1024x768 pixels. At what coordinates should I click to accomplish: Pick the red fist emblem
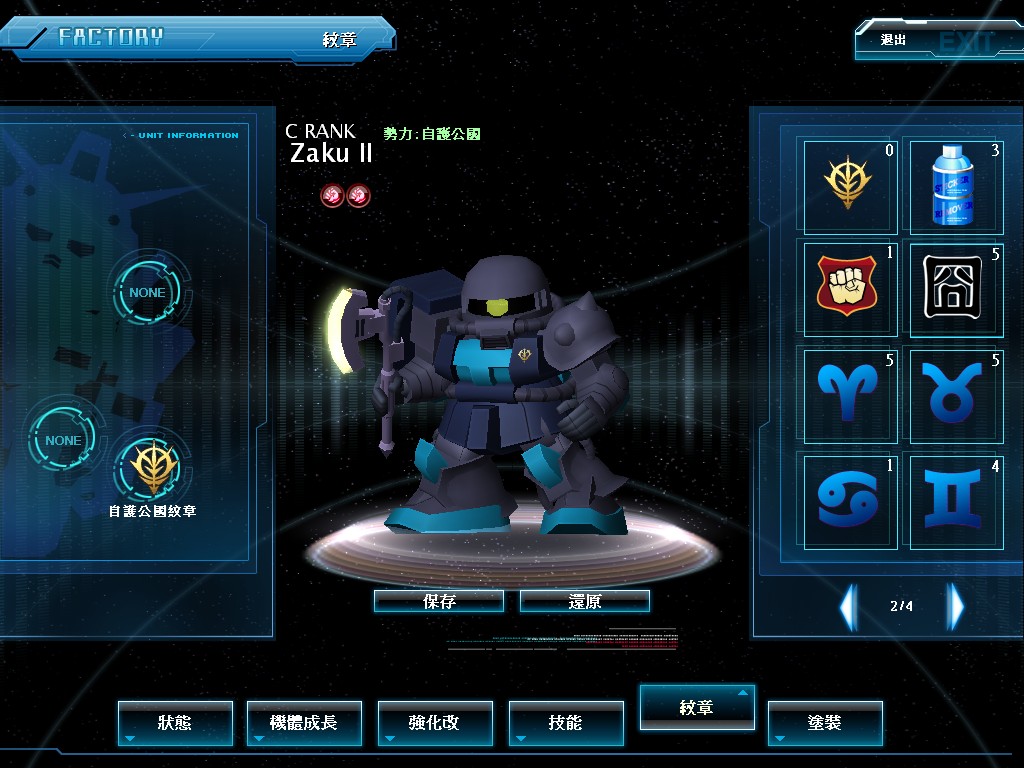tap(848, 288)
